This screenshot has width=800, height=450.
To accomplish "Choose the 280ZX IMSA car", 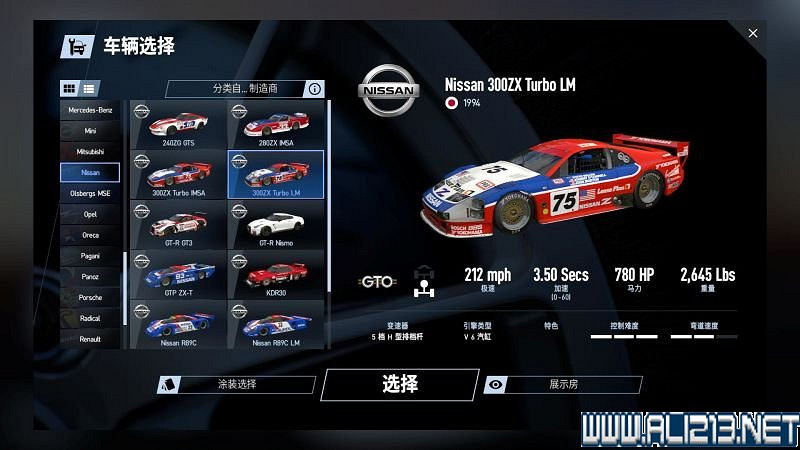I will click(275, 125).
